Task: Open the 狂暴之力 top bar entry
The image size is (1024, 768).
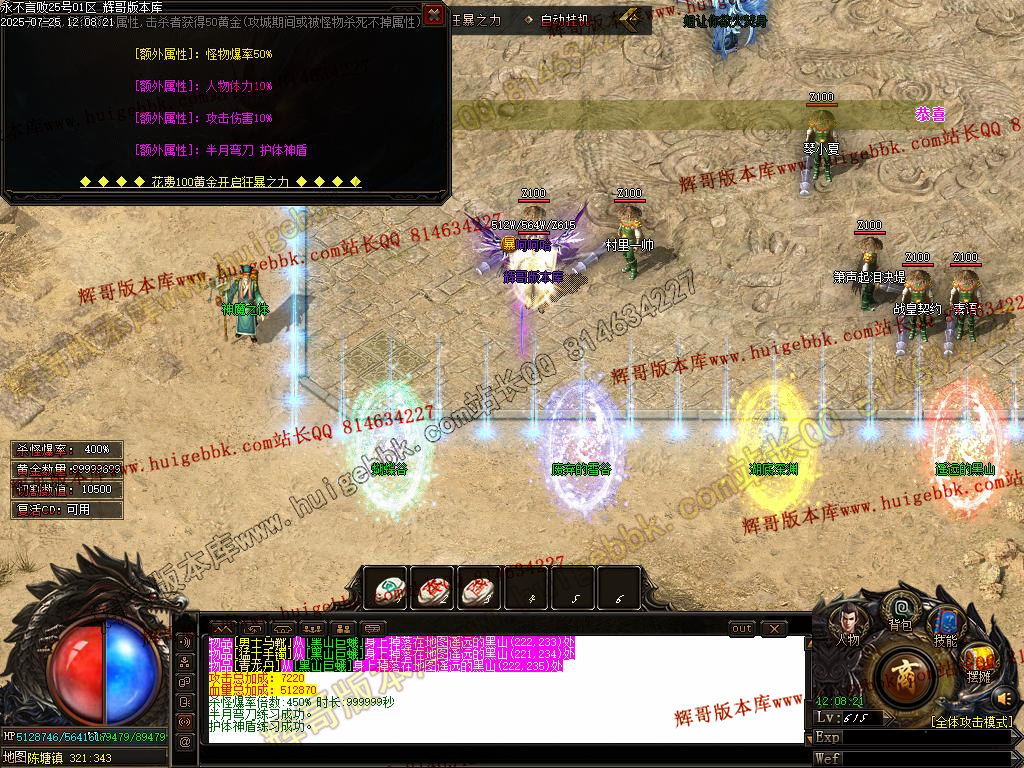Action: 476,19
